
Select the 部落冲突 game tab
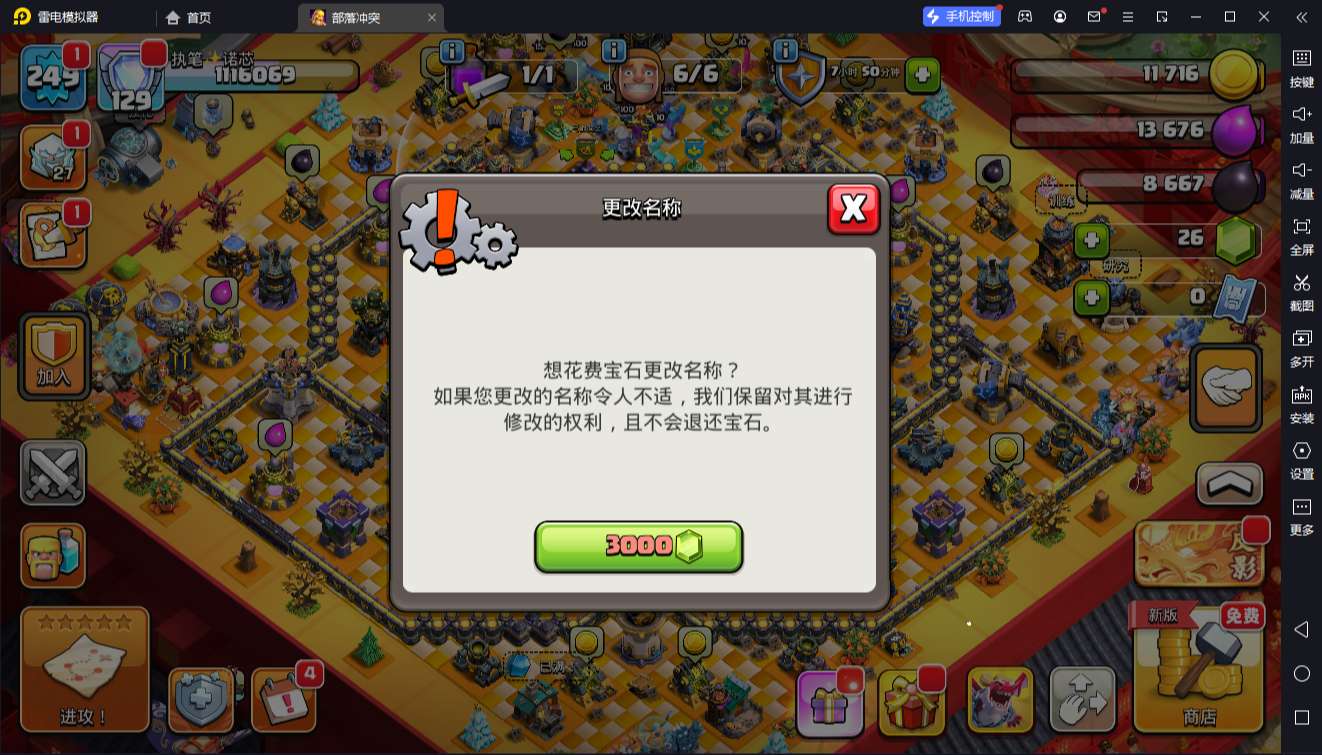[x=360, y=16]
